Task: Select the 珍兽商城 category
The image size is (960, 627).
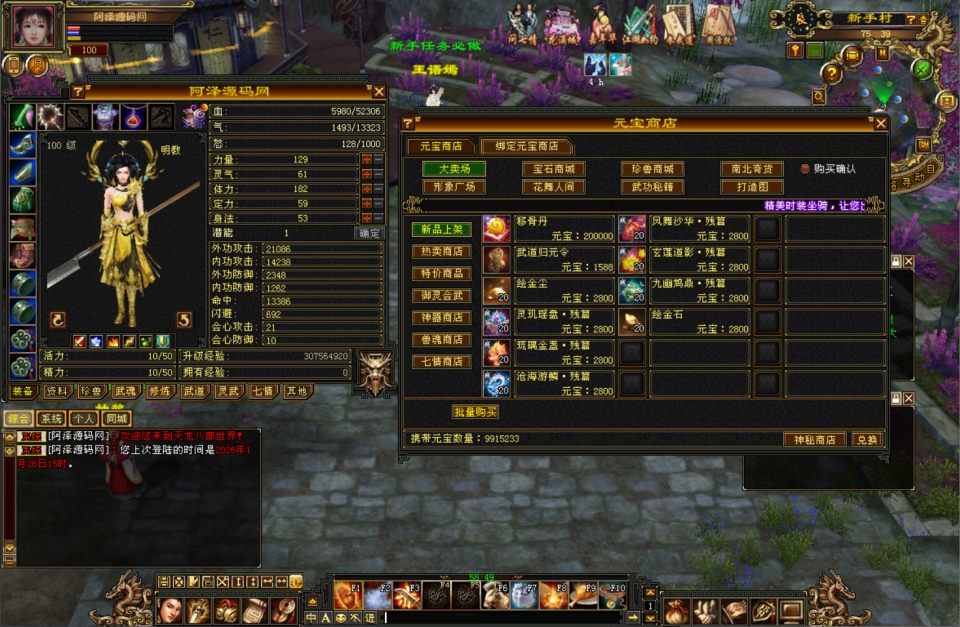Action: (x=652, y=169)
